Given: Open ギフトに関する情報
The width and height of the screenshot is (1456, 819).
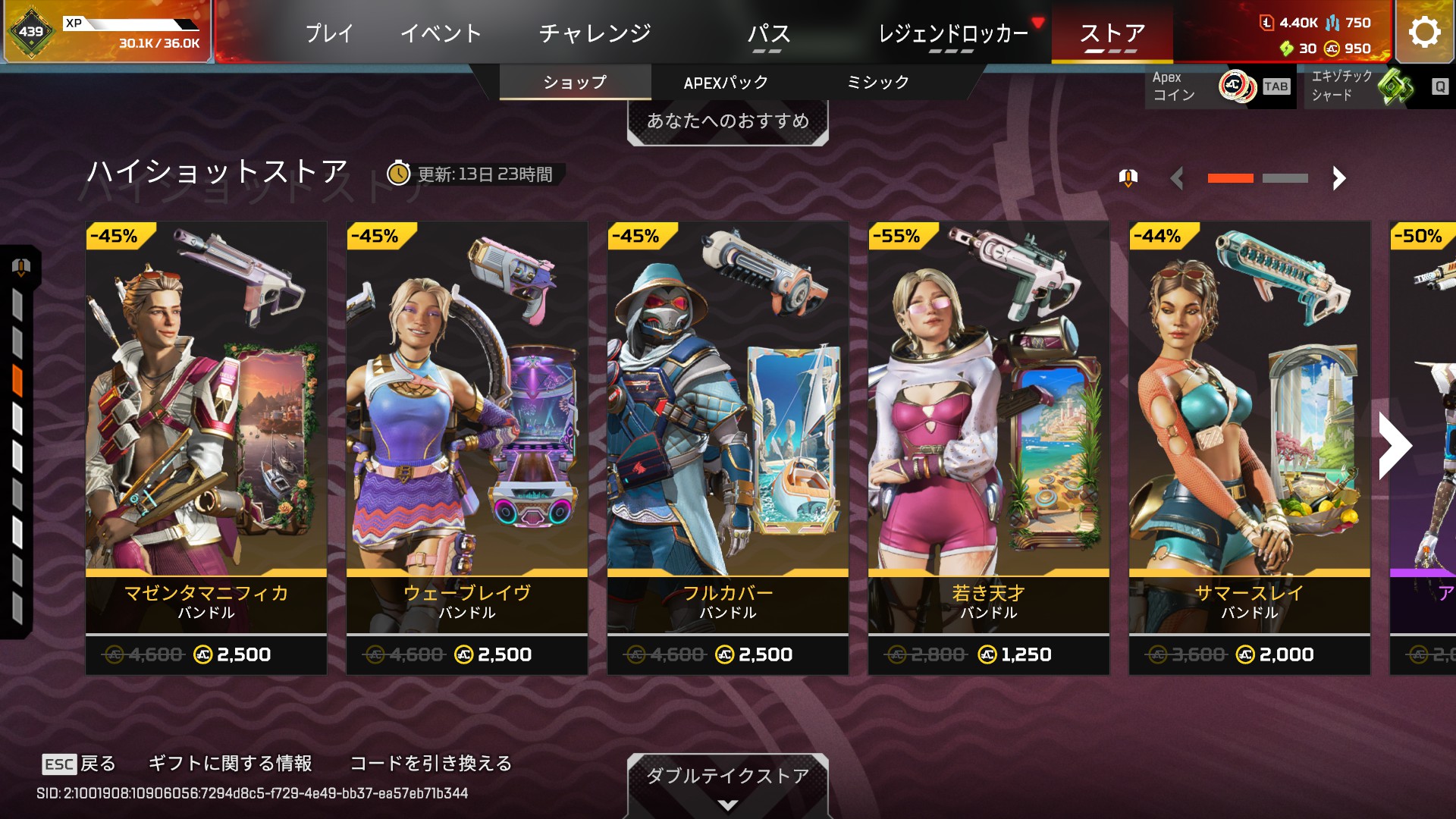Looking at the screenshot, I should 230,764.
